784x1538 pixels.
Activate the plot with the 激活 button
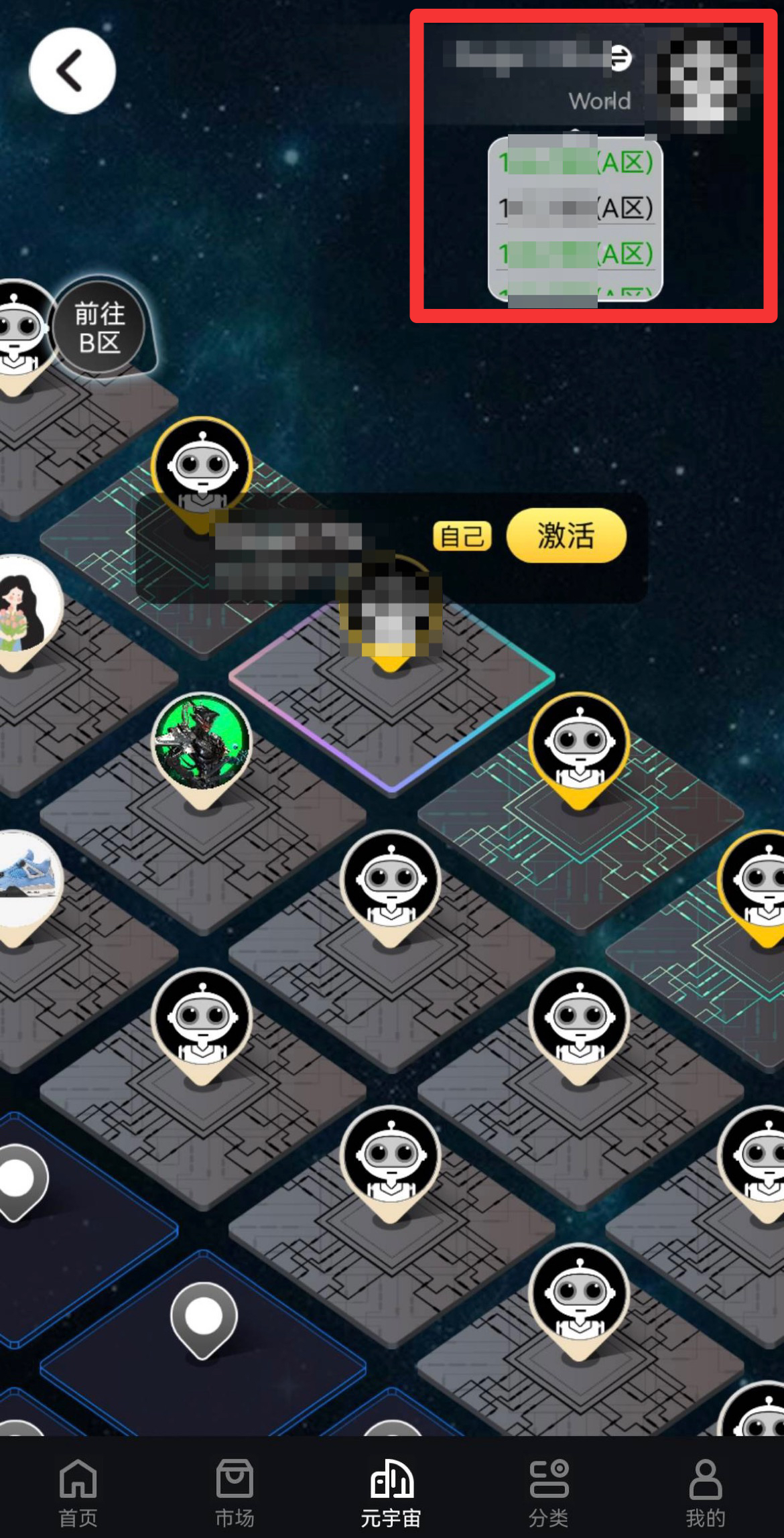pos(566,535)
